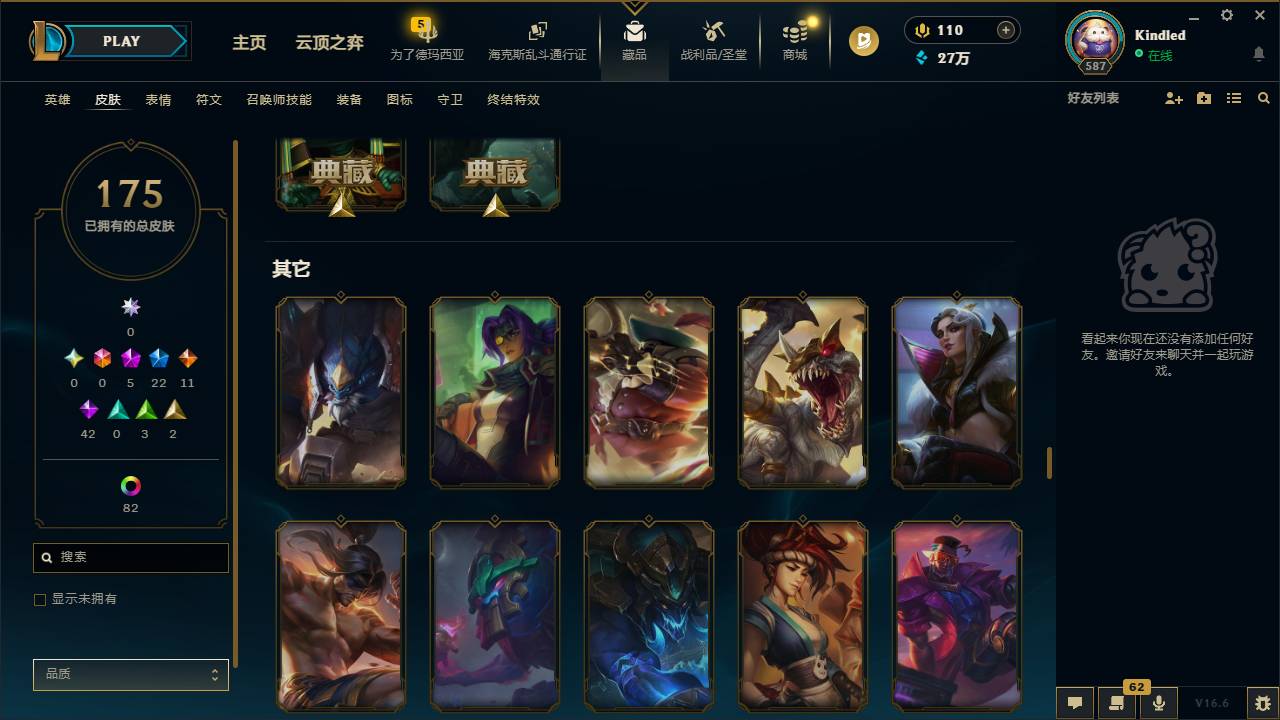Click the notification bell near your profile
Image resolution: width=1280 pixels, height=720 pixels.
click(1258, 55)
